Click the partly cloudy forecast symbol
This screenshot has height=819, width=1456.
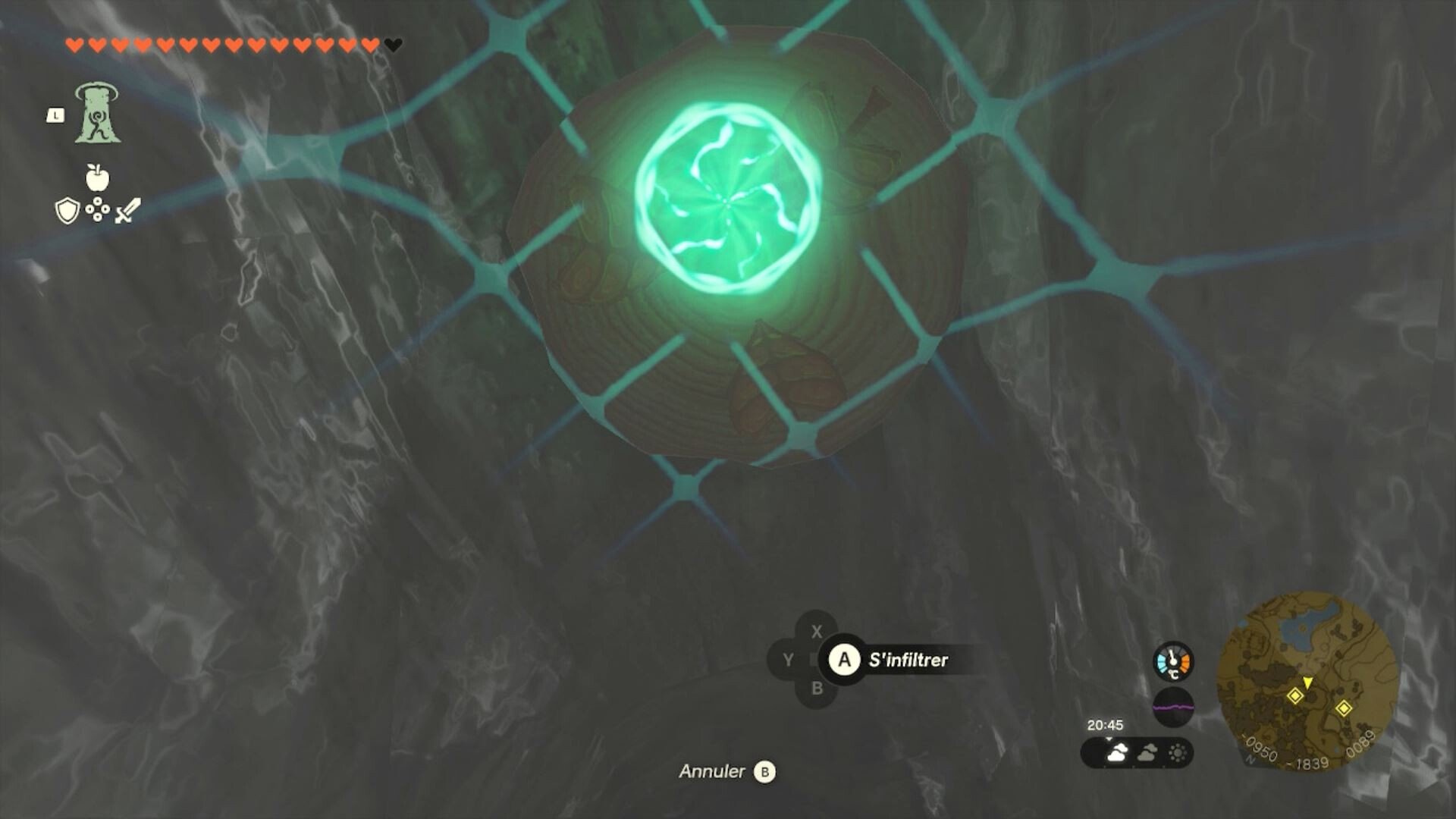1147,752
